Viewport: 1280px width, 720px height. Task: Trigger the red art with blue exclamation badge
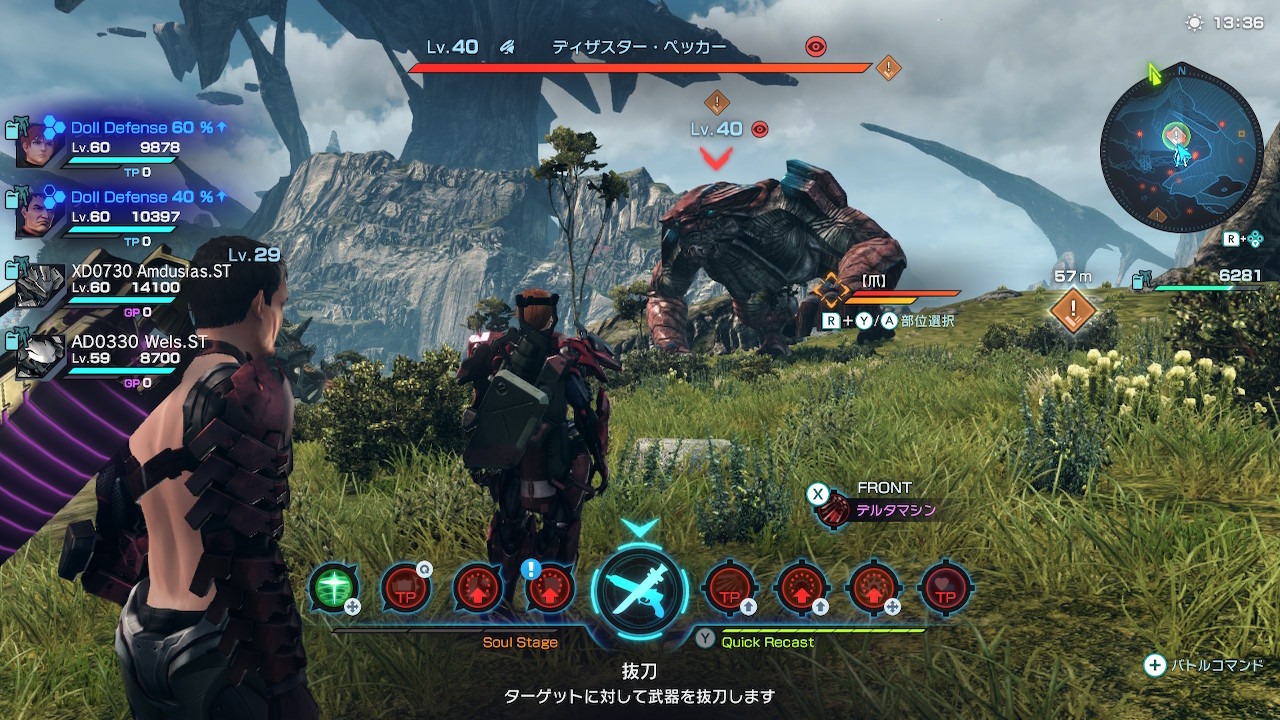click(x=549, y=588)
